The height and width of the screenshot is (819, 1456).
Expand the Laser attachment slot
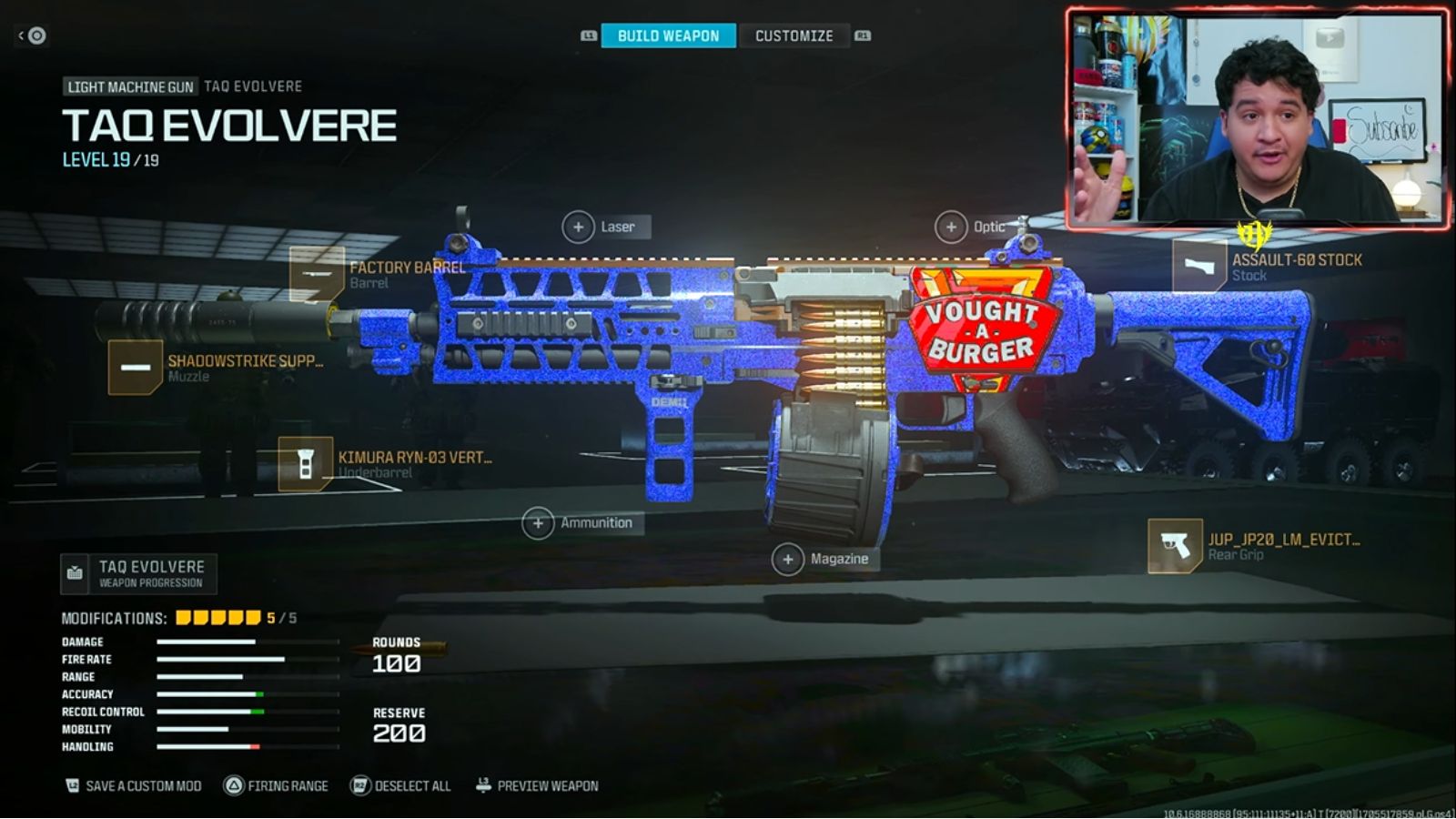point(580,226)
